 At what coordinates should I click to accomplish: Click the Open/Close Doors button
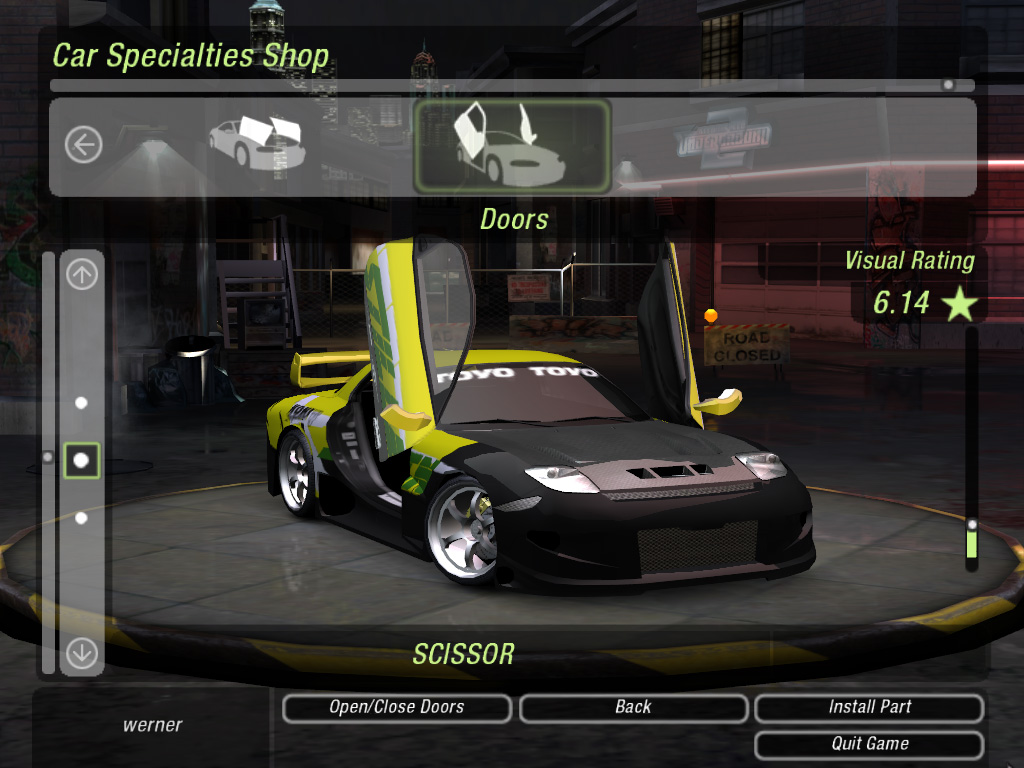click(397, 708)
